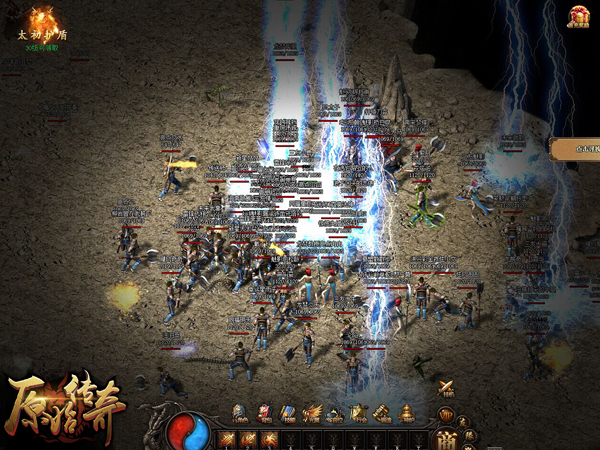Open the golden wings icon in bottom menu
Screen dimensions: 600x450
click(312, 412)
